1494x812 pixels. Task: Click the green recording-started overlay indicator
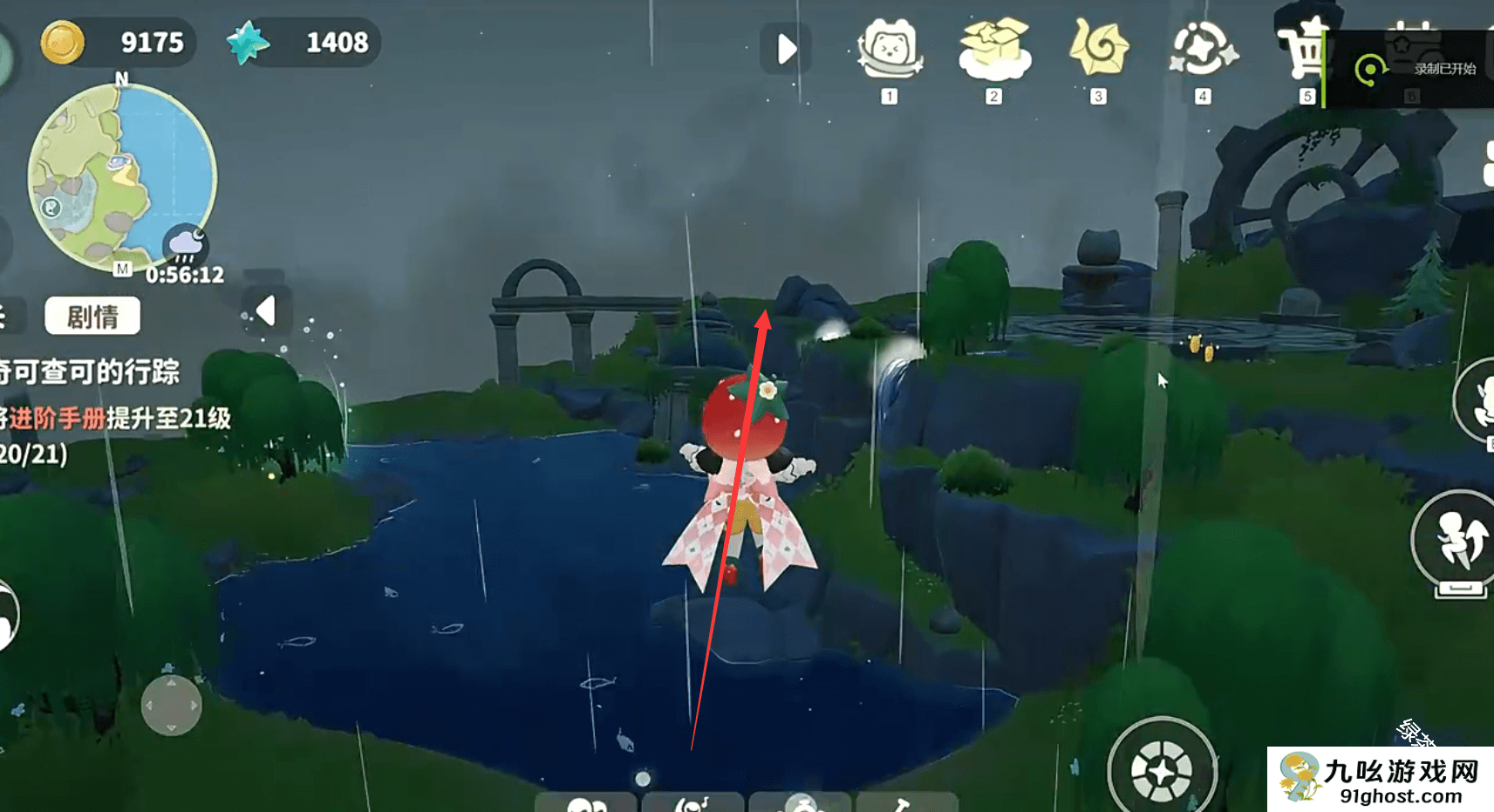coord(1369,70)
